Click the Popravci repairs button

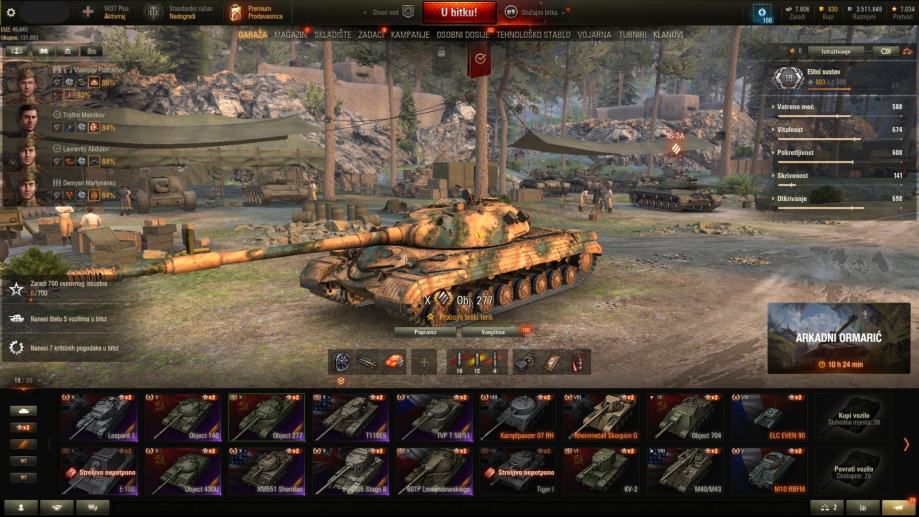coord(424,330)
